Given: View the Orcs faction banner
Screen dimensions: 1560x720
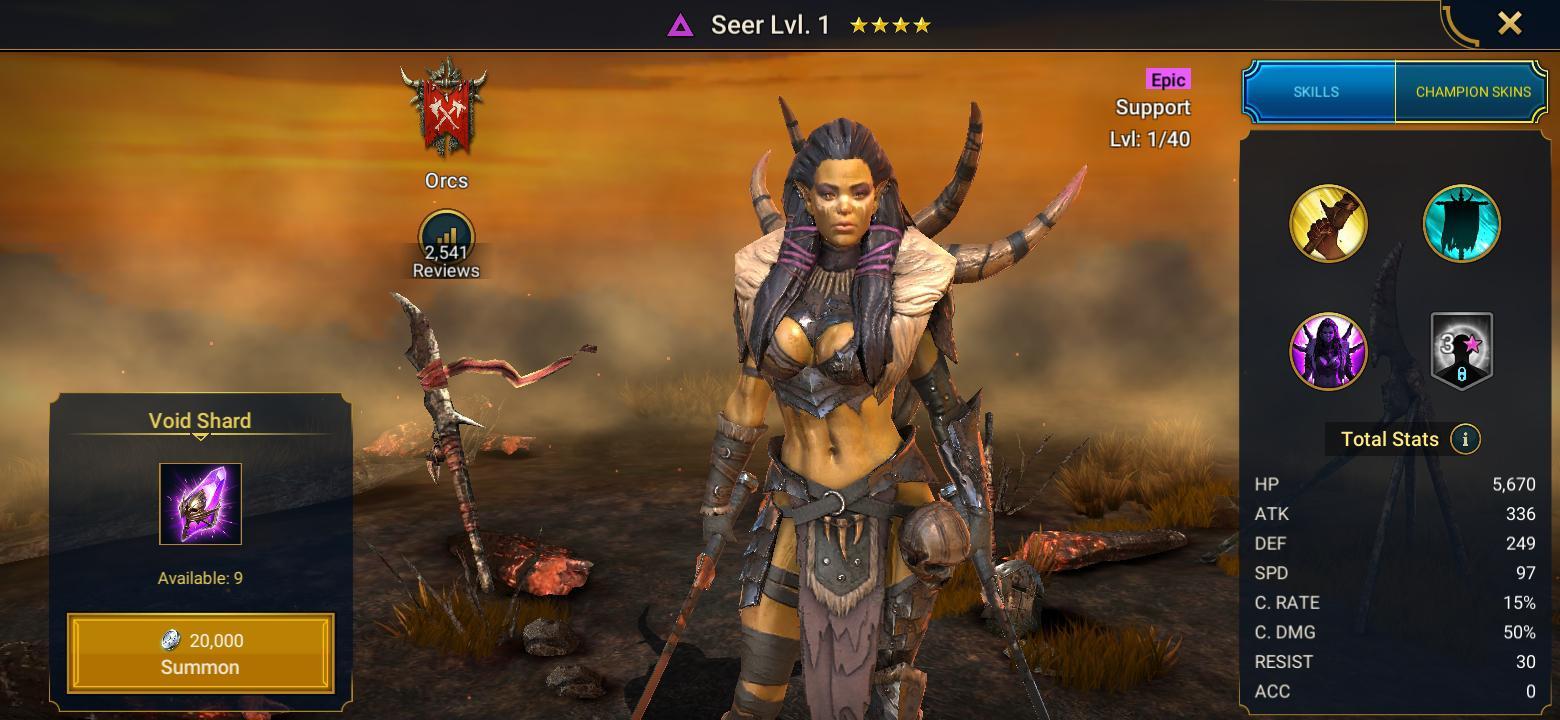Looking at the screenshot, I should tap(445, 110).
